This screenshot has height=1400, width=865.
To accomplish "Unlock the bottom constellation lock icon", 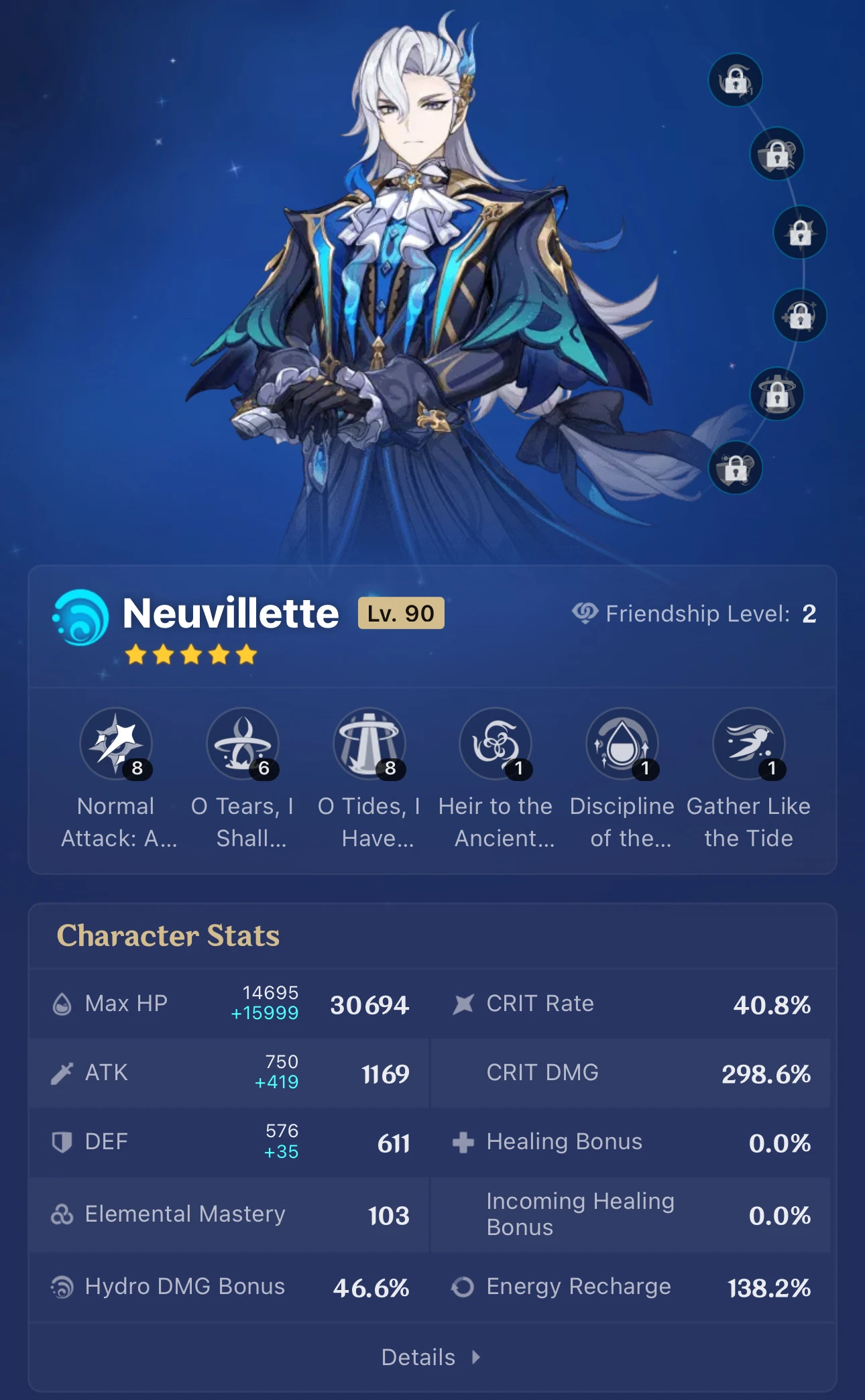I will (x=736, y=468).
